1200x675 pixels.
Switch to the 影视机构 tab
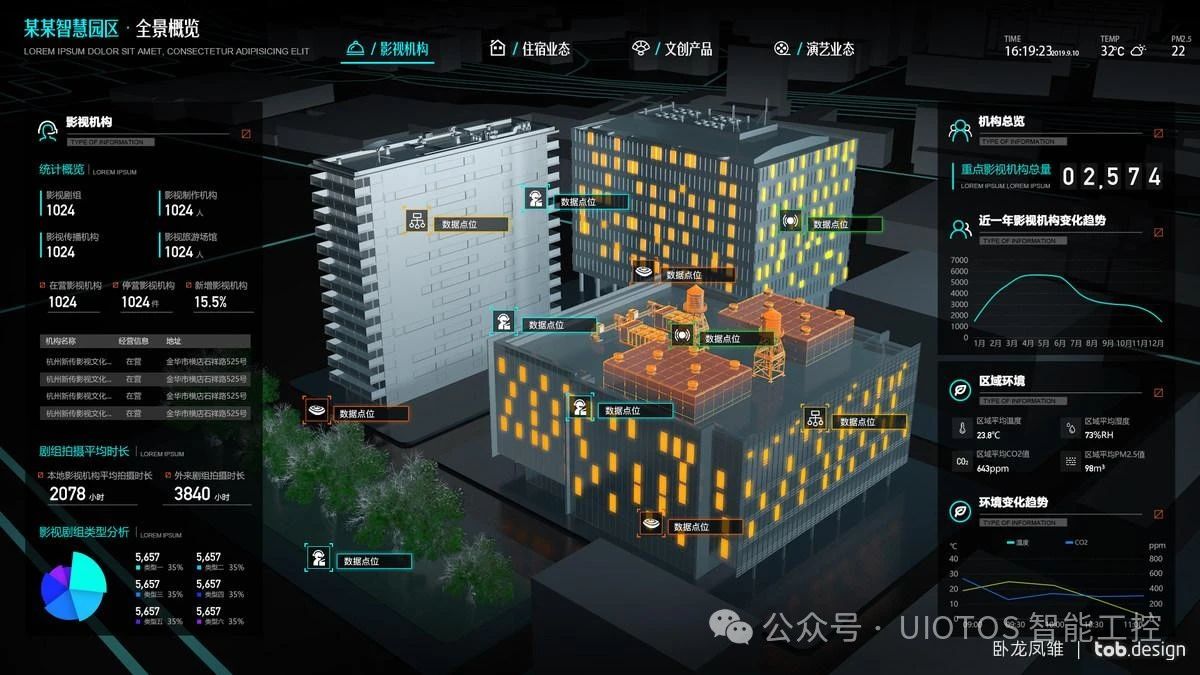click(x=388, y=49)
